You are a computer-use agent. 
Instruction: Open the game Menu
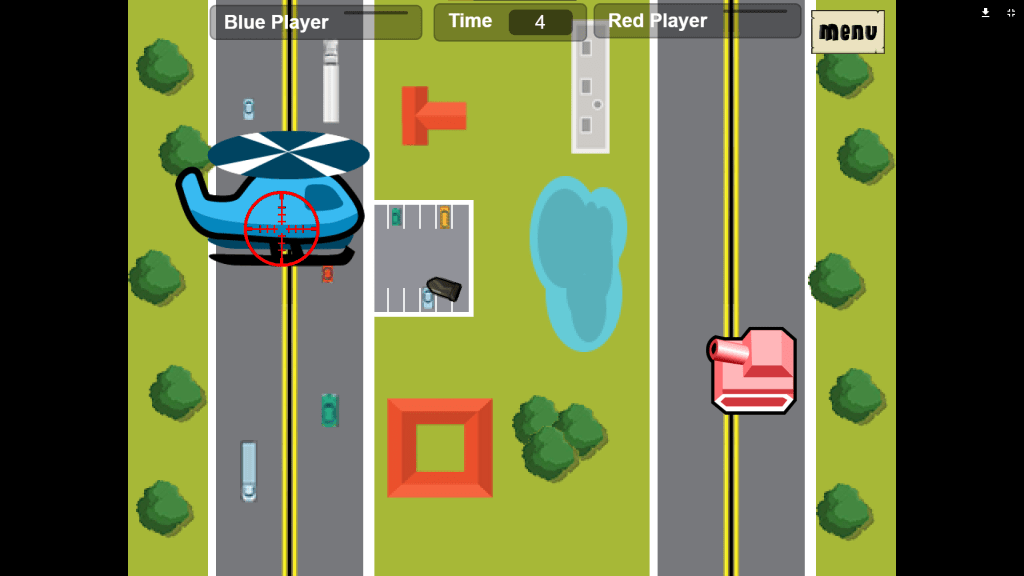point(847,32)
